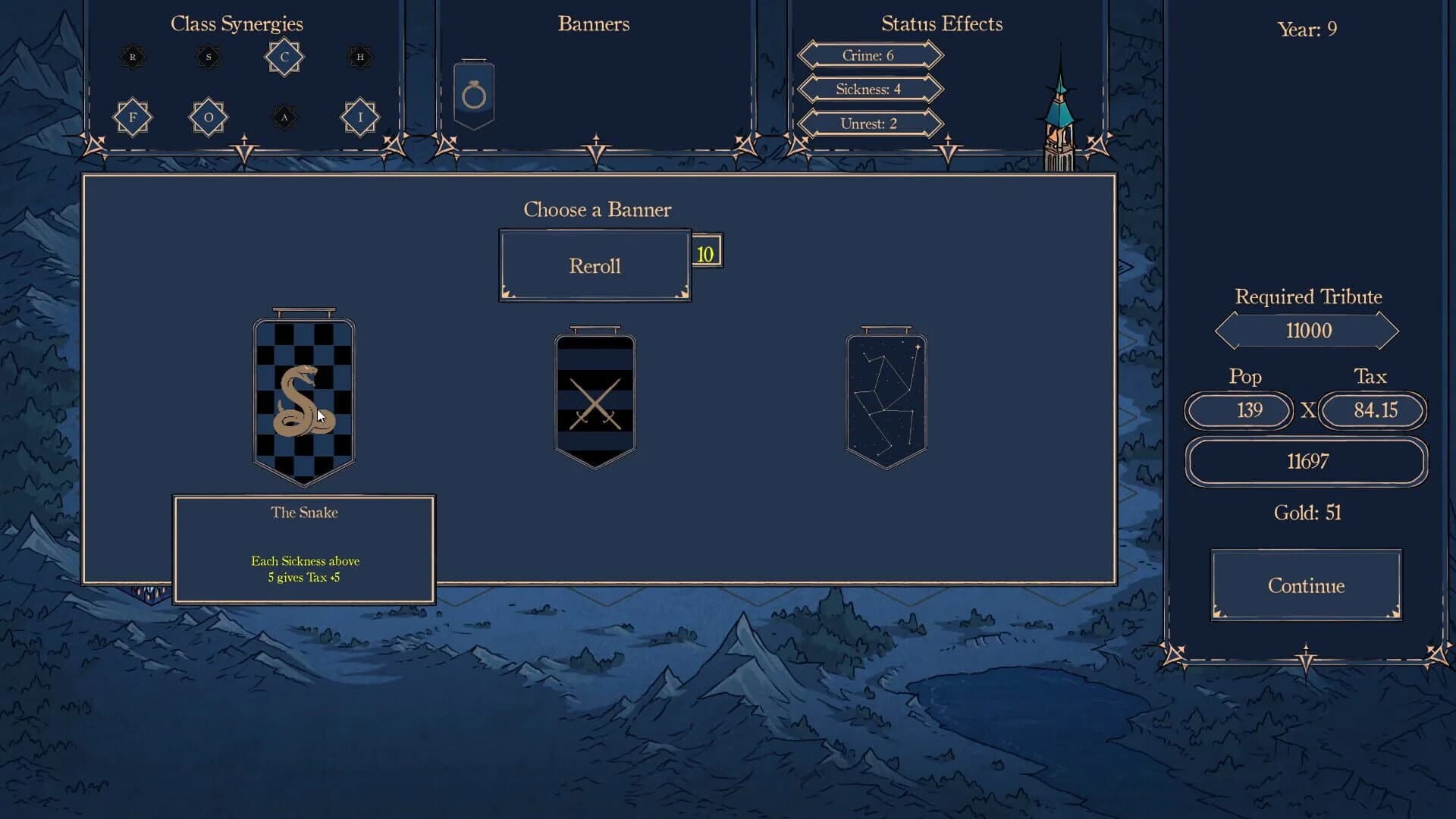Switch to the Banners panel
Screen dimensions: 1456x819
click(594, 24)
